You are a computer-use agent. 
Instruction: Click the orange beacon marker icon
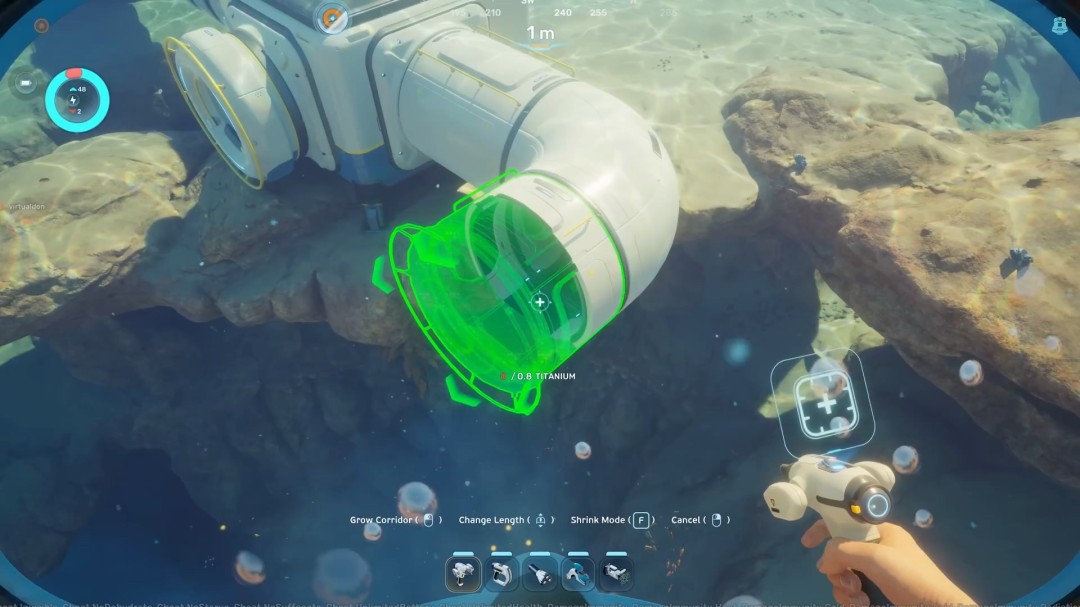click(332, 16)
